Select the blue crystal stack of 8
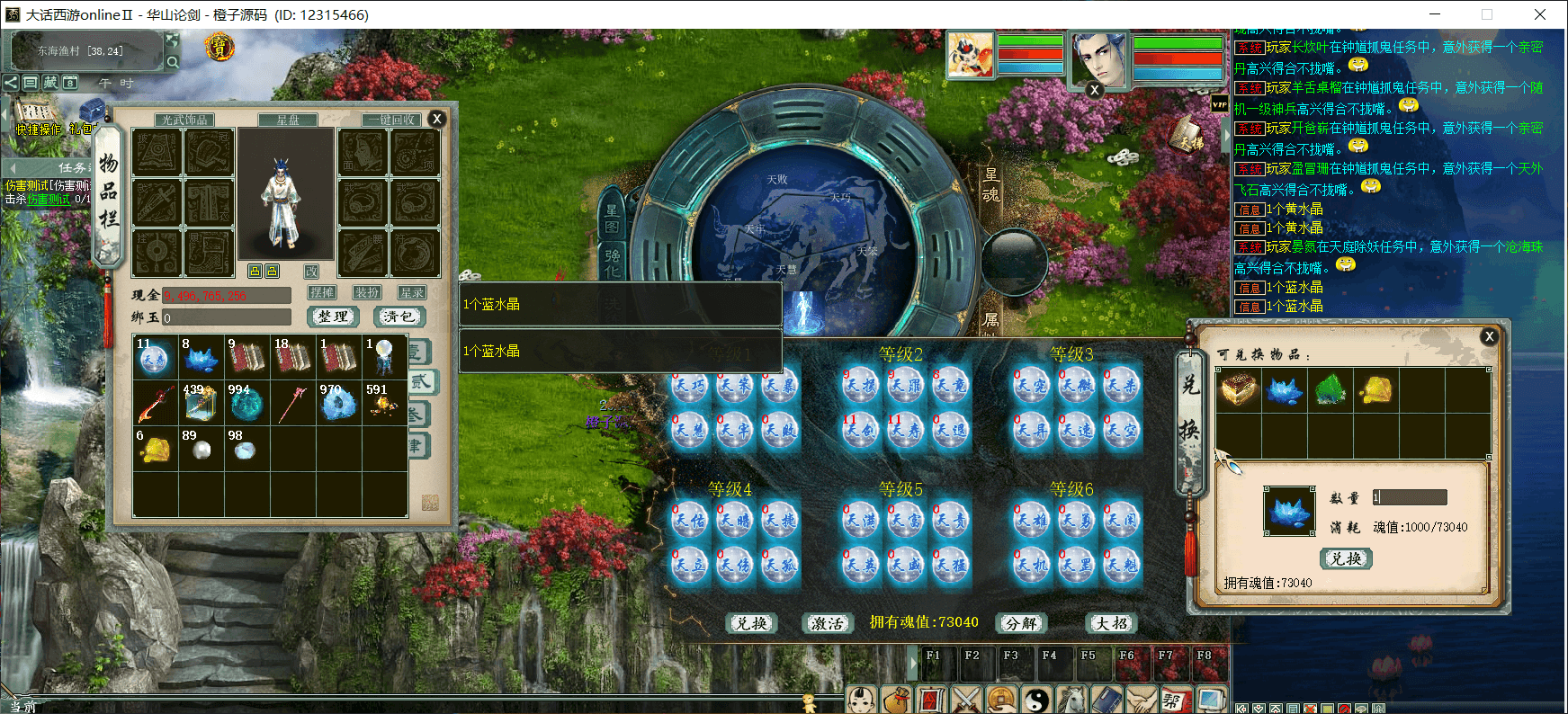The height and width of the screenshot is (714, 1568). (x=201, y=358)
